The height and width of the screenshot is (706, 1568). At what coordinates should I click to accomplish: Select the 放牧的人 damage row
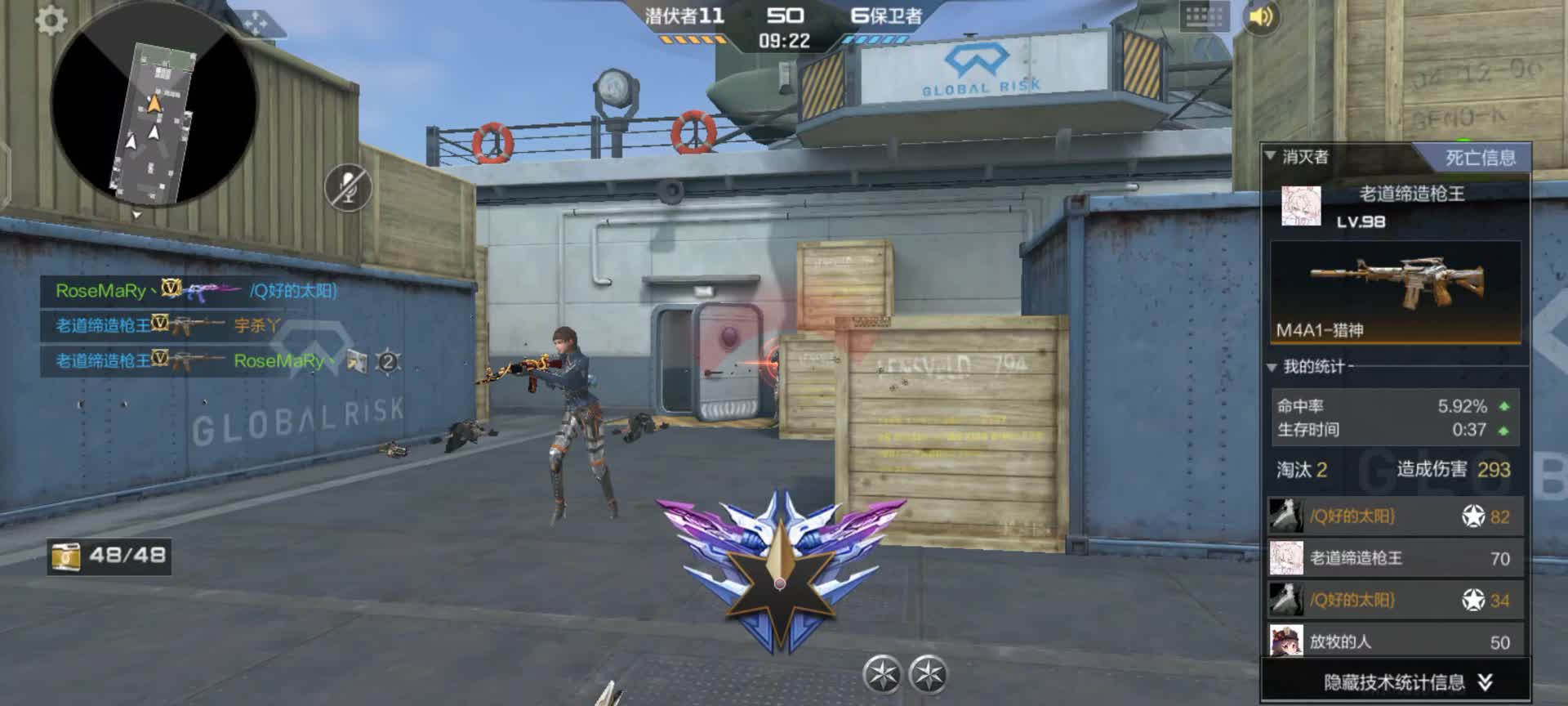click(x=1396, y=641)
